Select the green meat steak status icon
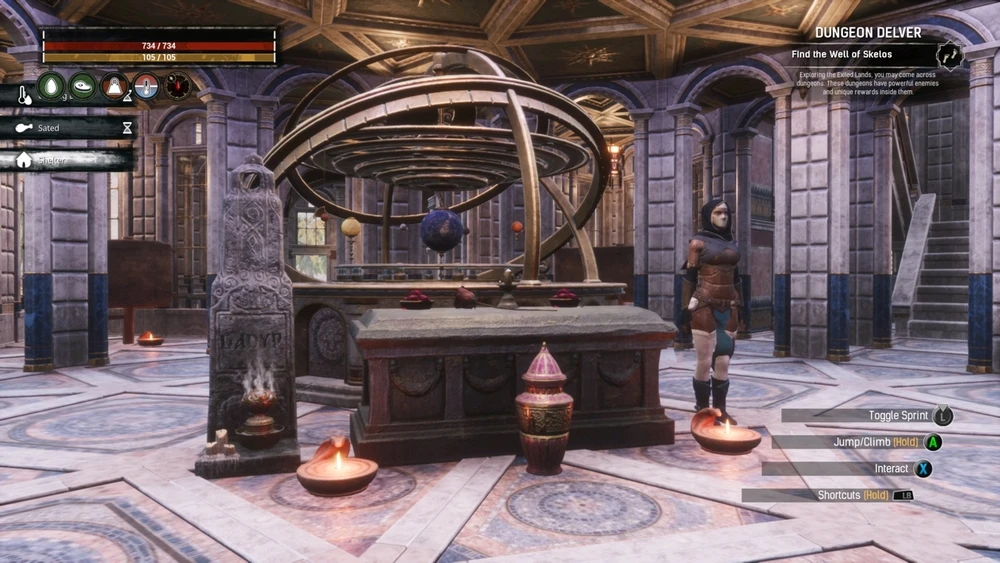Image resolution: width=1000 pixels, height=563 pixels. tap(83, 86)
